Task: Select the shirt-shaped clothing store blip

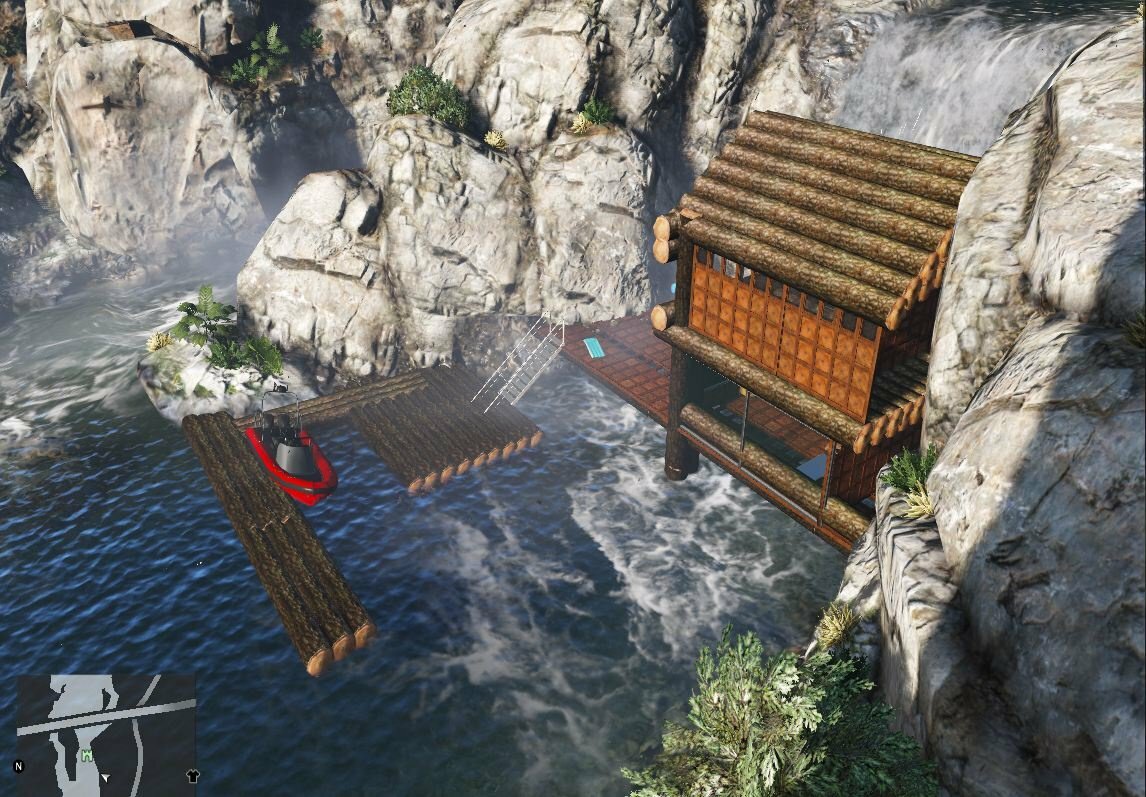Action: [193, 775]
